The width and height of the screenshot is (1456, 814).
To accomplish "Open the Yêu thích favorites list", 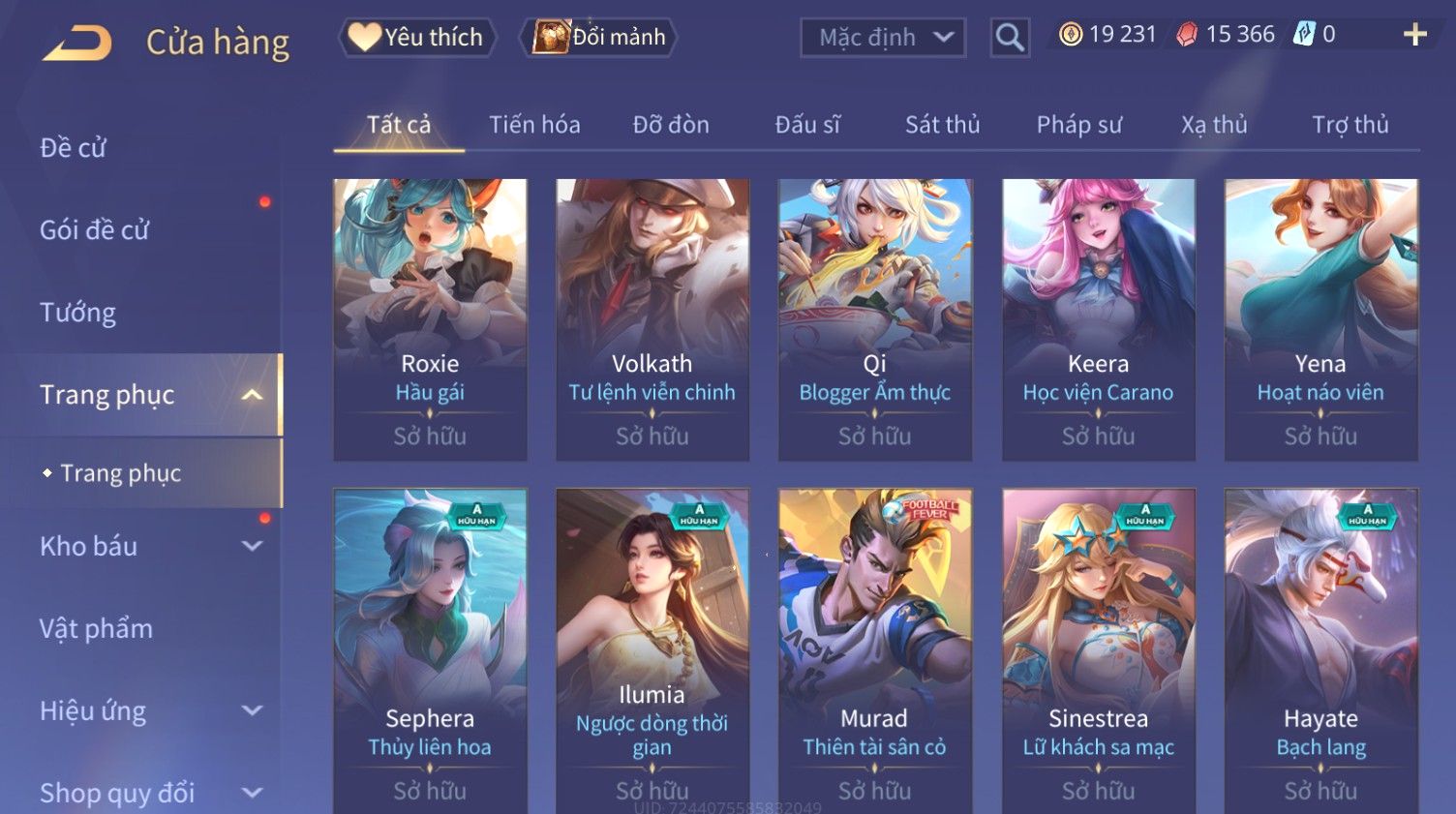I will coord(417,37).
